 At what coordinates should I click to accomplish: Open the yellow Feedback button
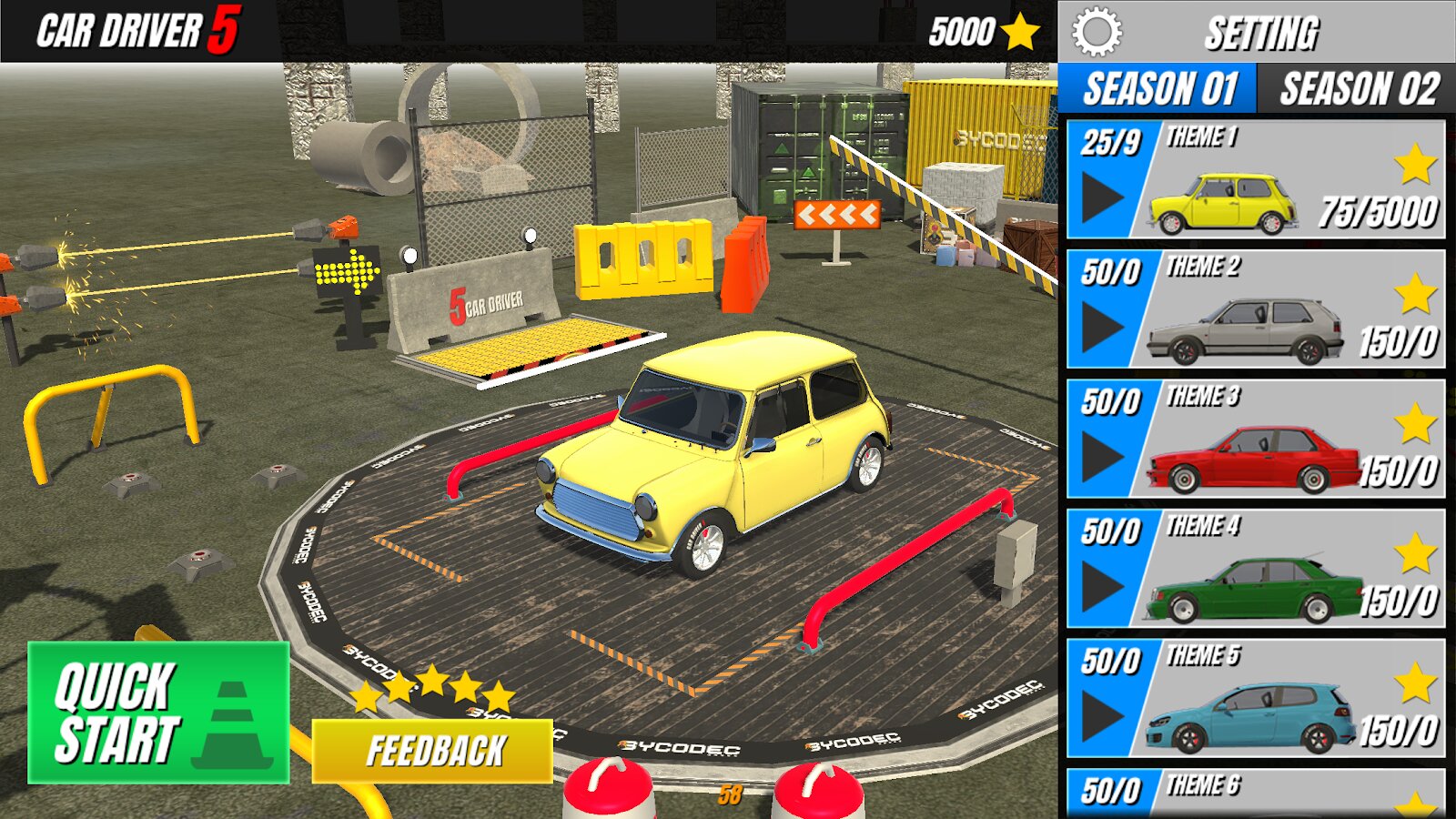point(432,751)
